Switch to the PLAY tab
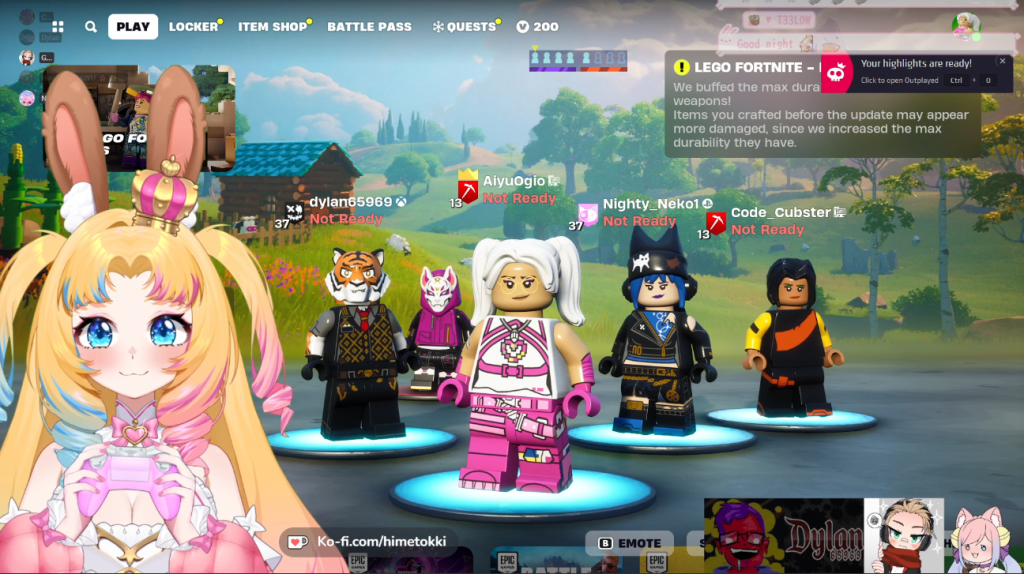 (133, 27)
